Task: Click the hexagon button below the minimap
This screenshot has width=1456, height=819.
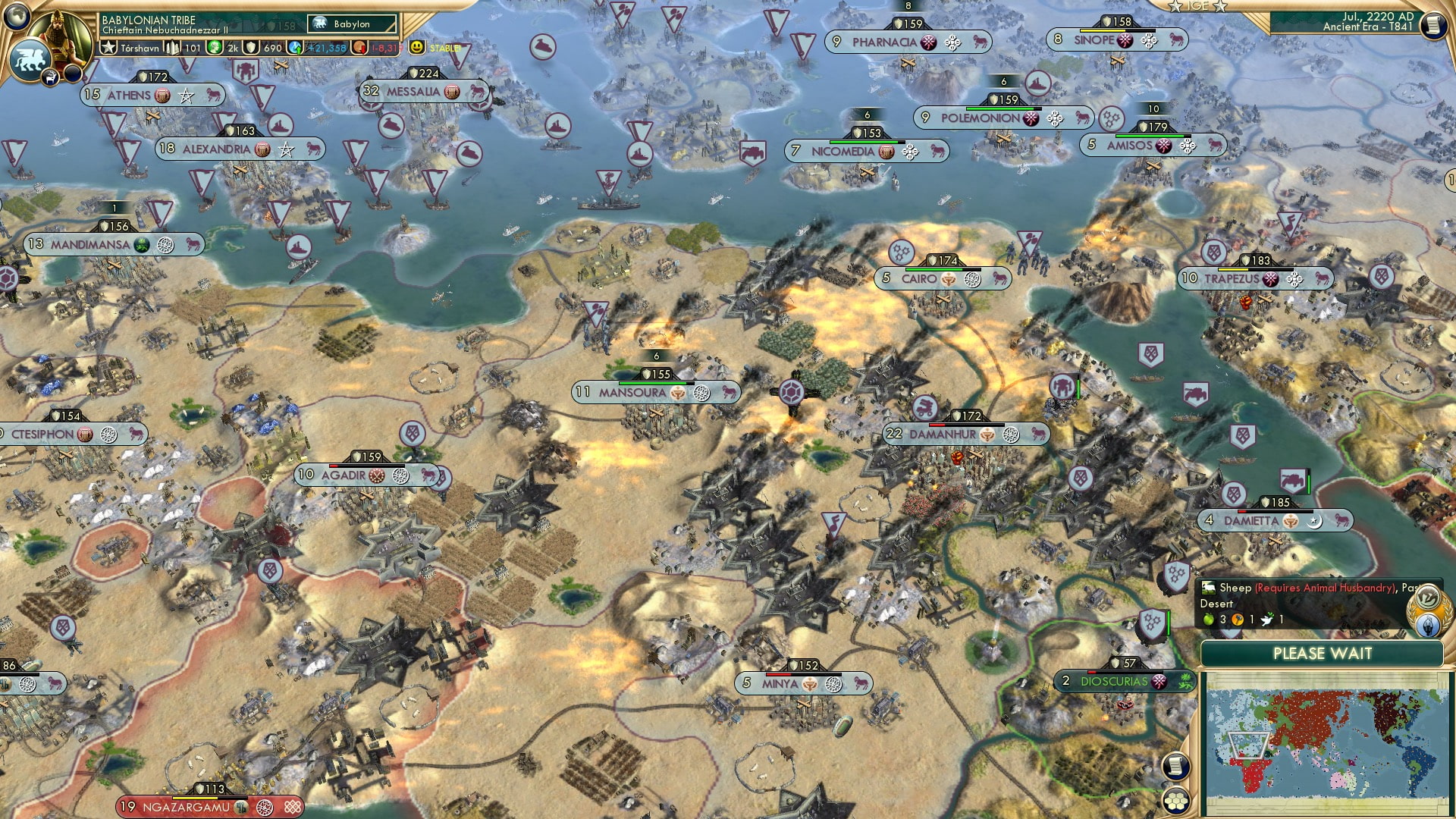Action: pyautogui.click(x=1177, y=799)
